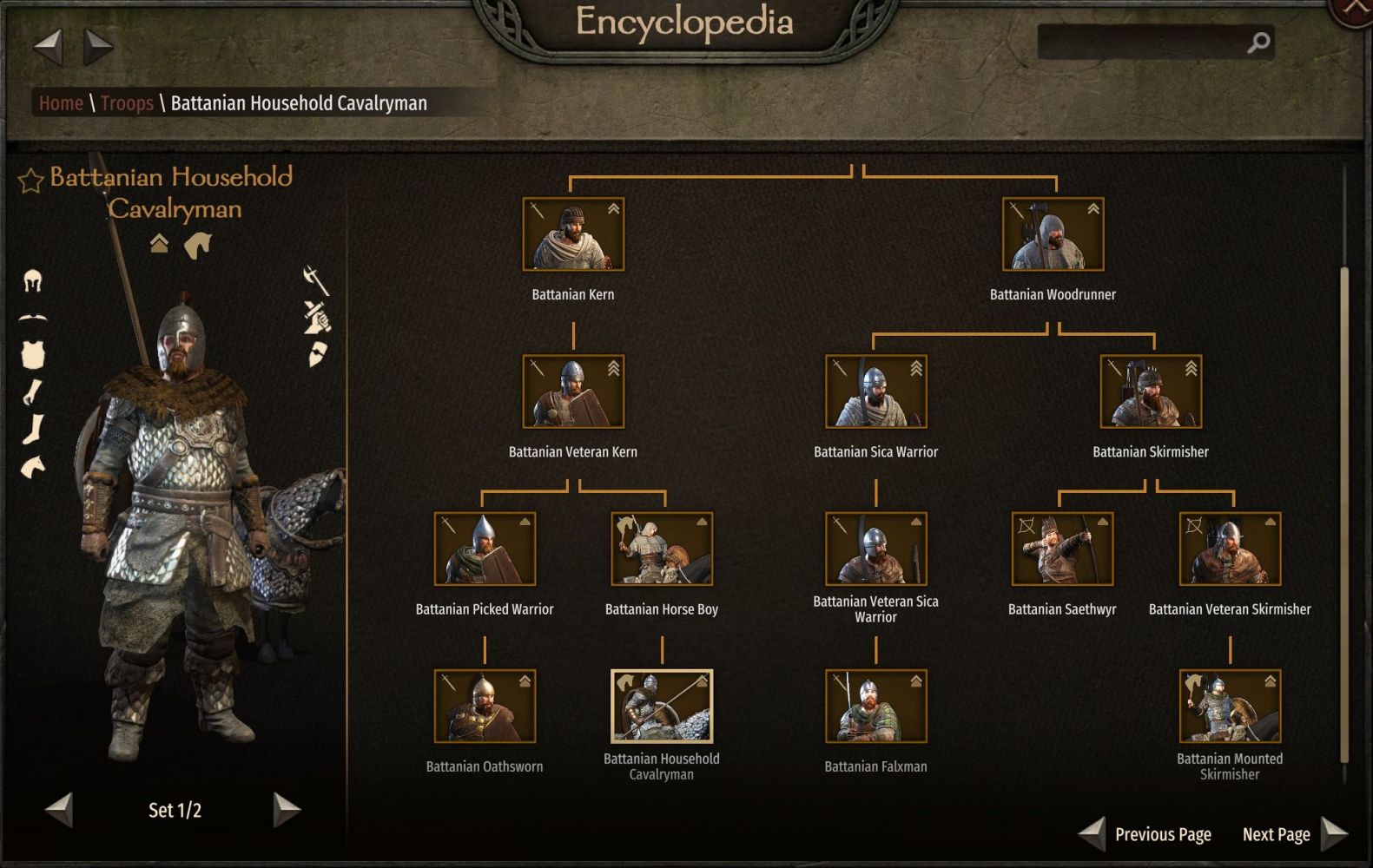Open Battanian Woodrunner in troop tree
1373x868 pixels.
pos(1053,234)
